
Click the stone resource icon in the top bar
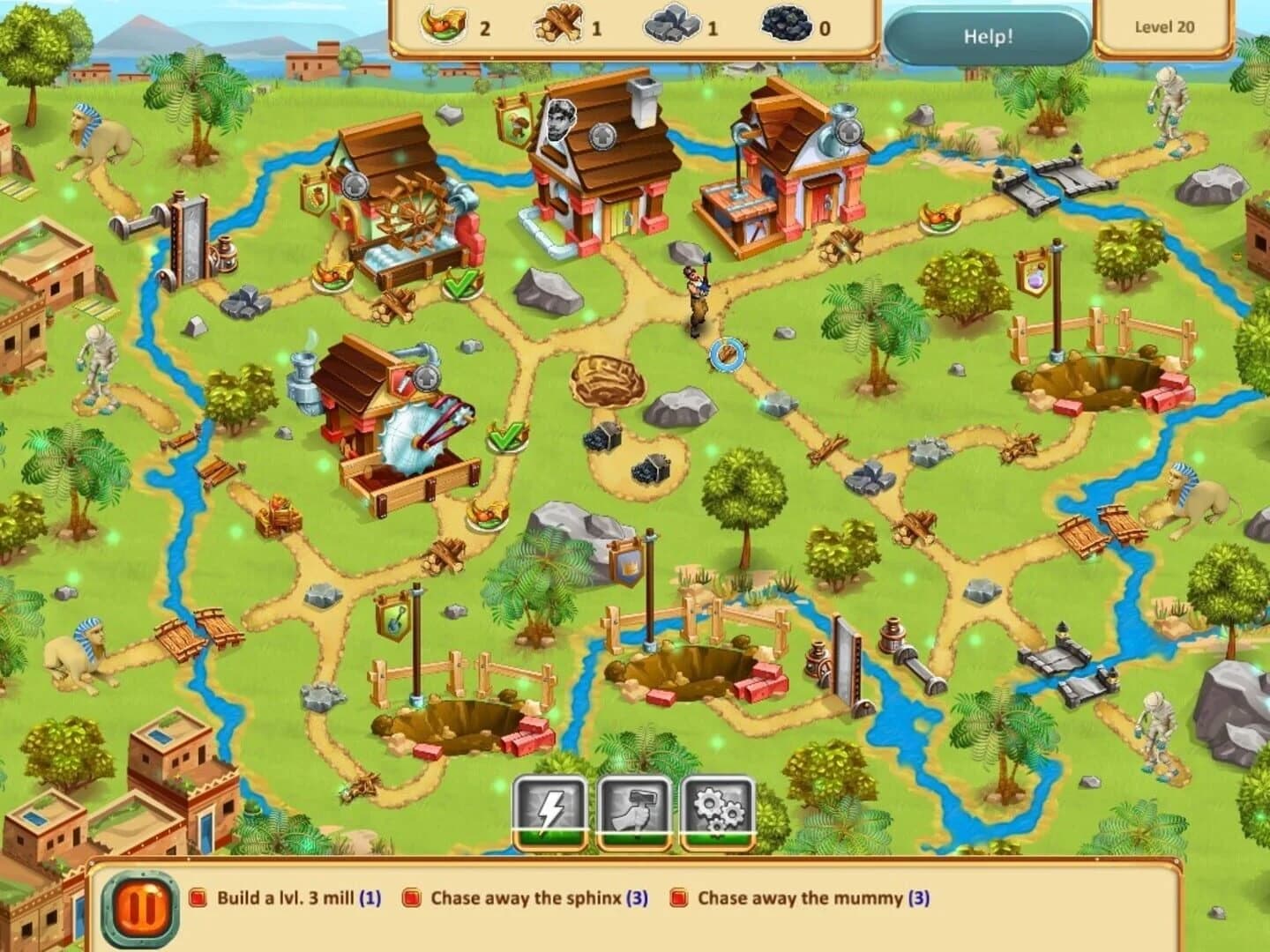pyautogui.click(x=672, y=26)
